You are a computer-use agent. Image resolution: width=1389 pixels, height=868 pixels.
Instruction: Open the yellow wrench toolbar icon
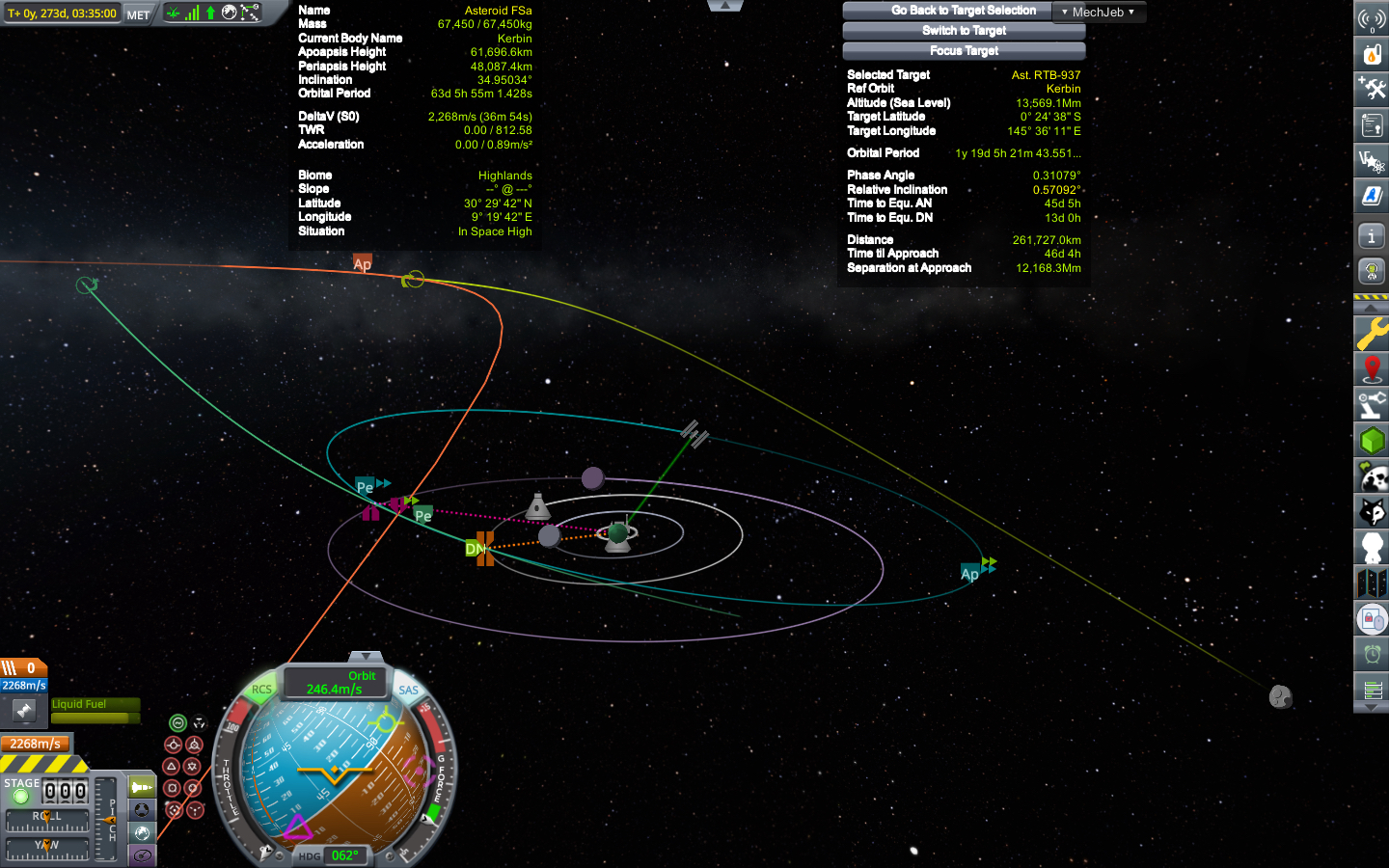click(1372, 334)
